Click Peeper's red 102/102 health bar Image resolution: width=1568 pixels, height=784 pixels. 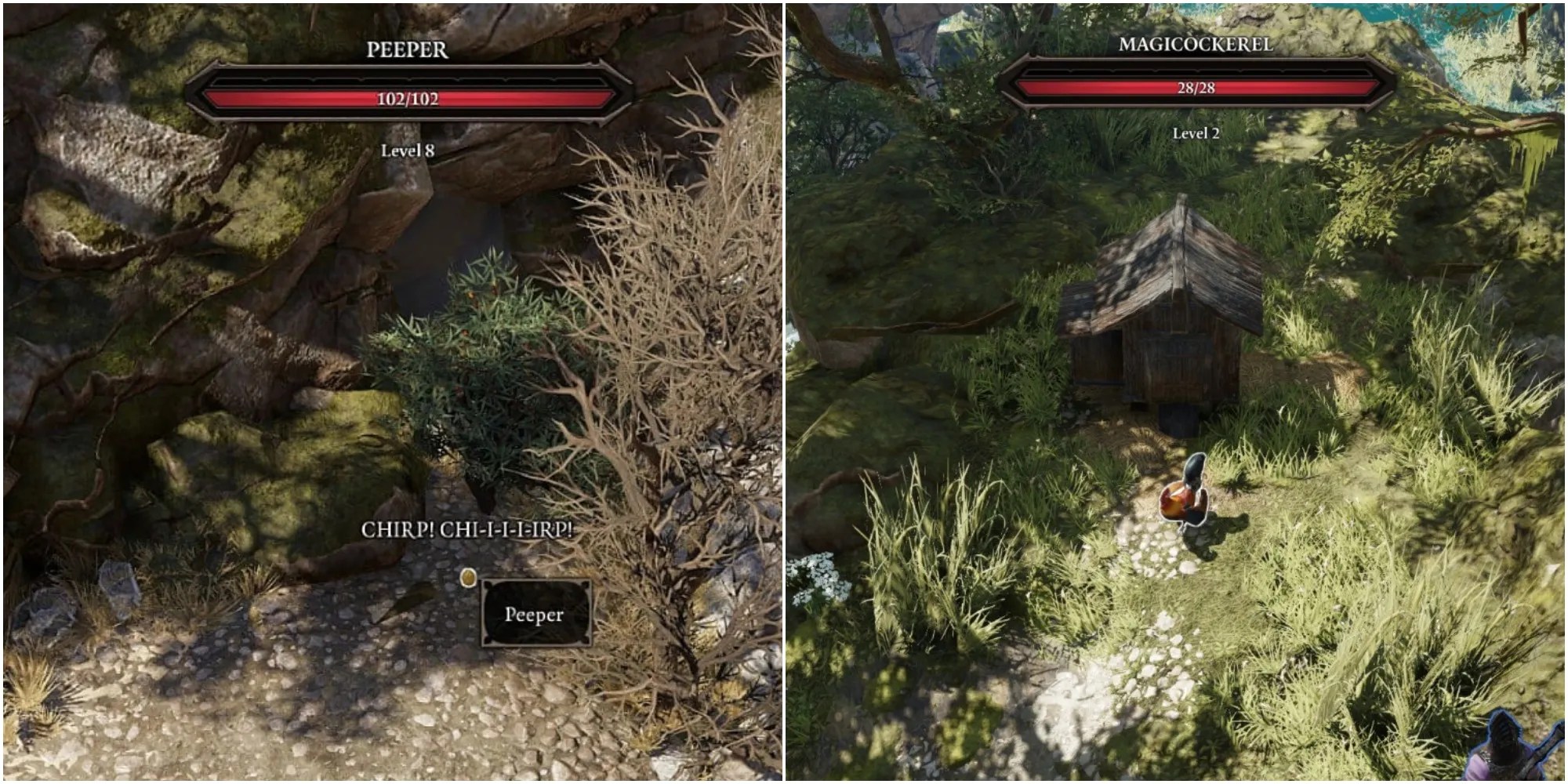[408, 95]
